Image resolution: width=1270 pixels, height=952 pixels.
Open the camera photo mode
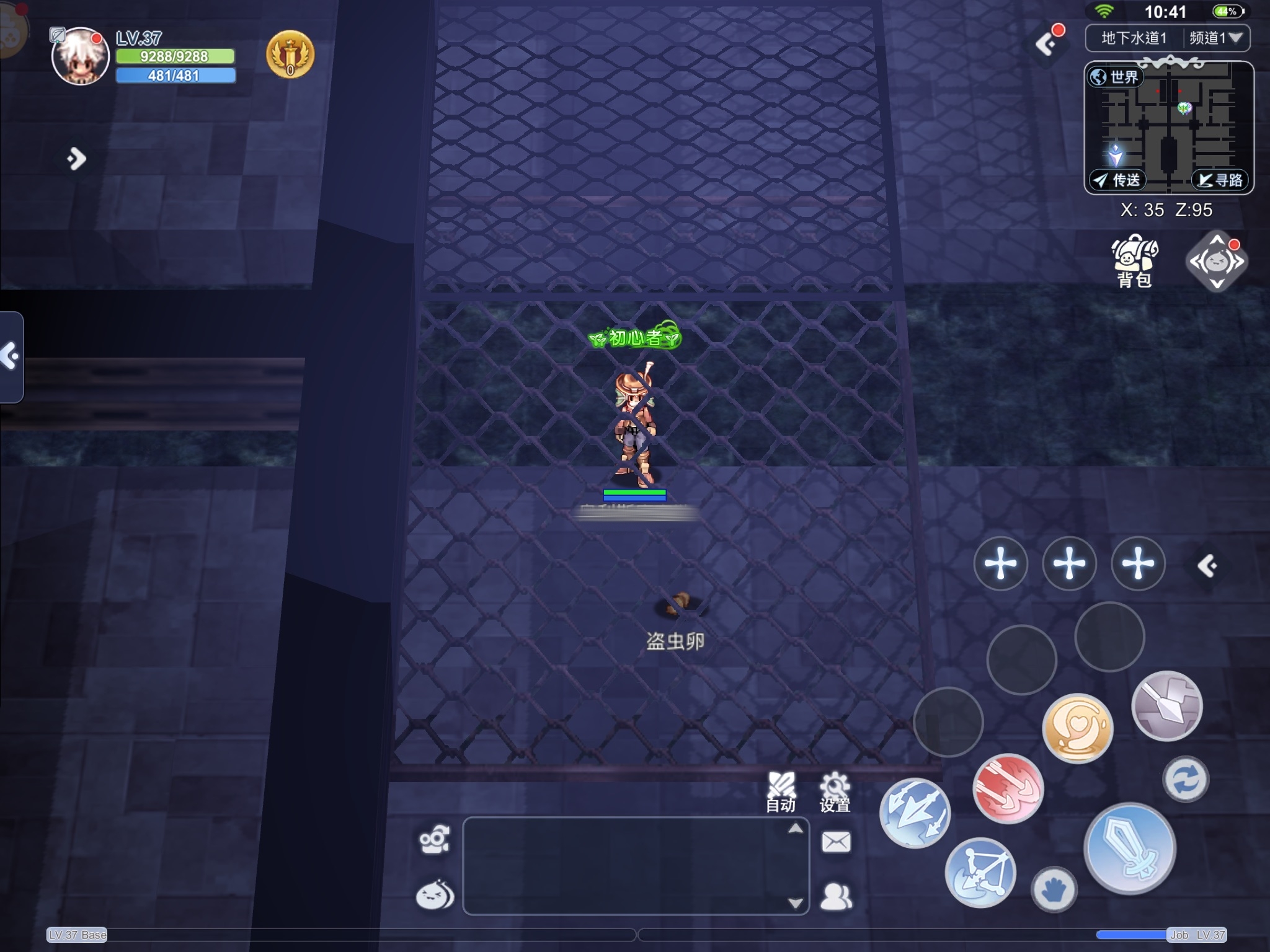pos(434,840)
